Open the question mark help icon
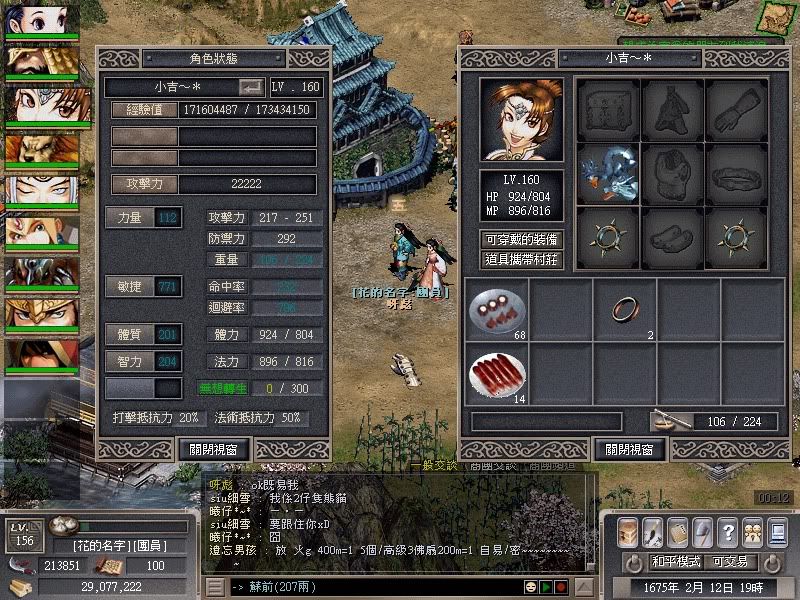 (x=728, y=531)
